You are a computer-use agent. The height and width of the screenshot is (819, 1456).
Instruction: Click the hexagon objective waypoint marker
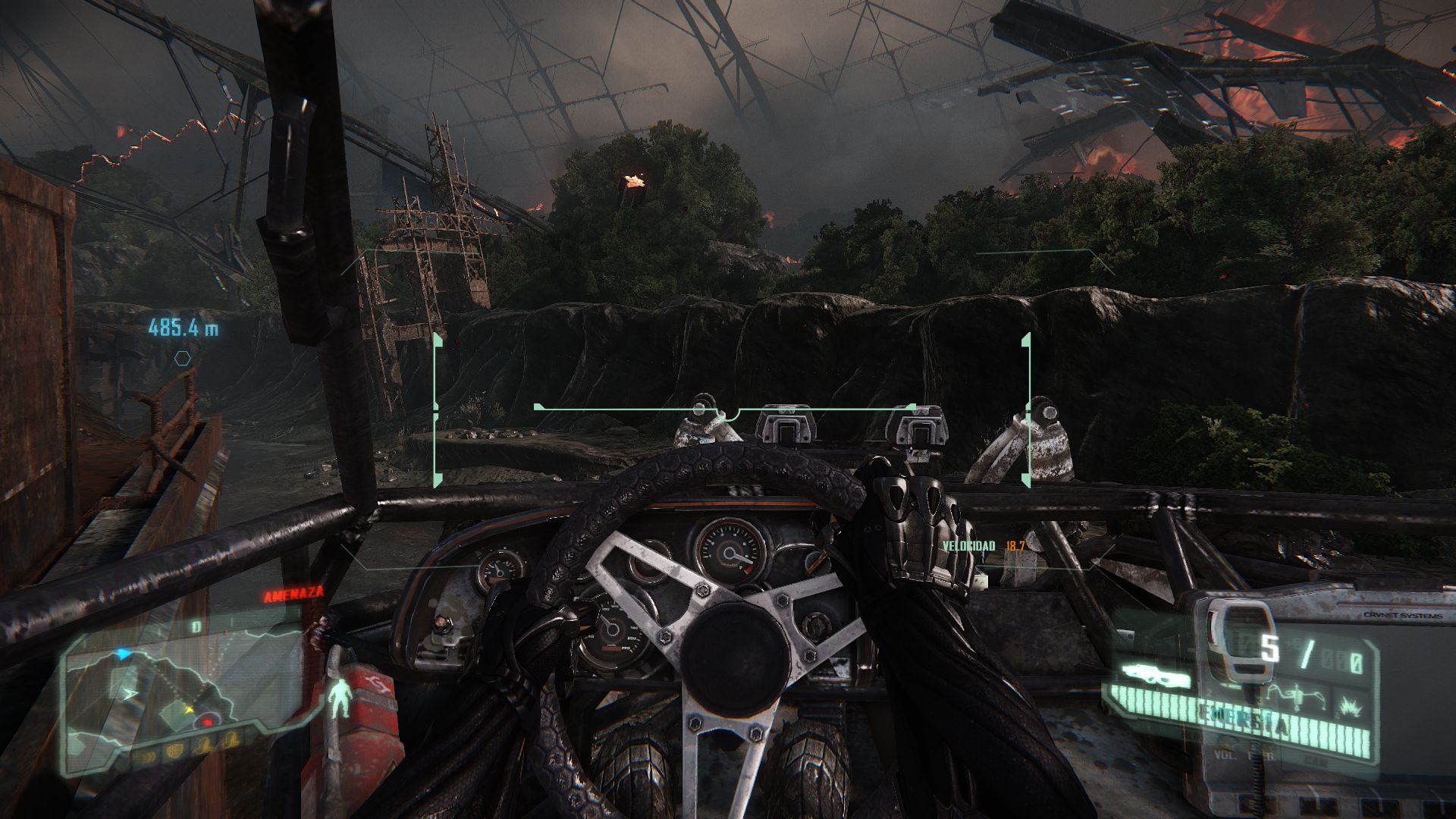point(182,359)
